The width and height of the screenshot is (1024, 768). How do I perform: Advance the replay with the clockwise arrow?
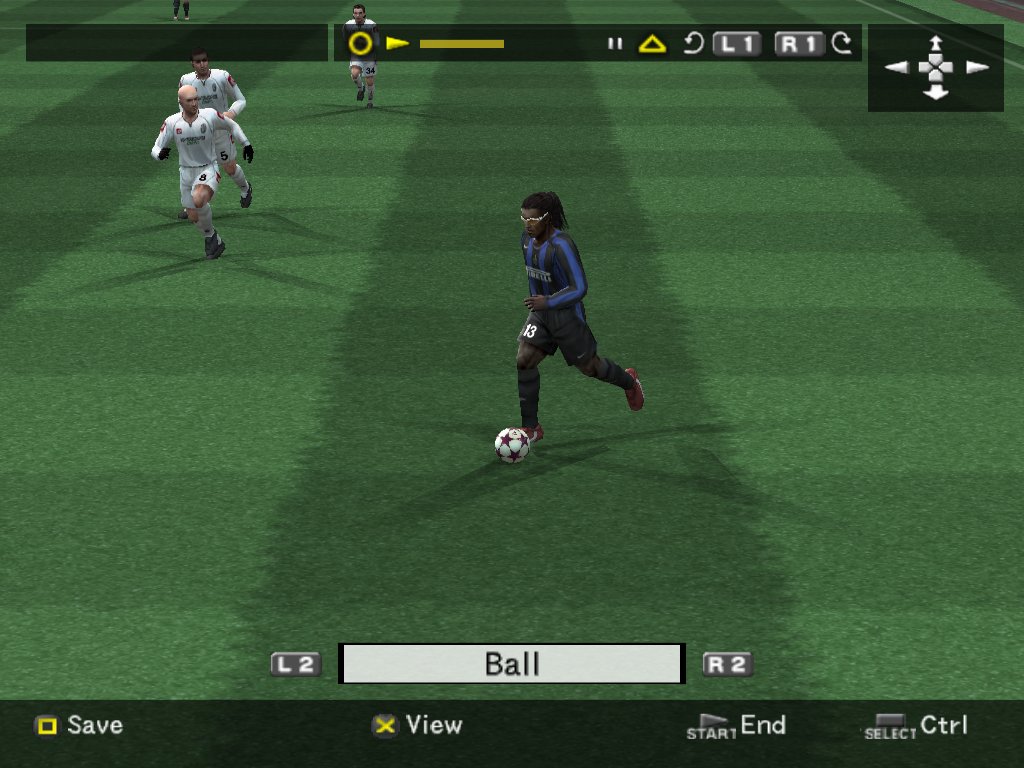tap(842, 44)
